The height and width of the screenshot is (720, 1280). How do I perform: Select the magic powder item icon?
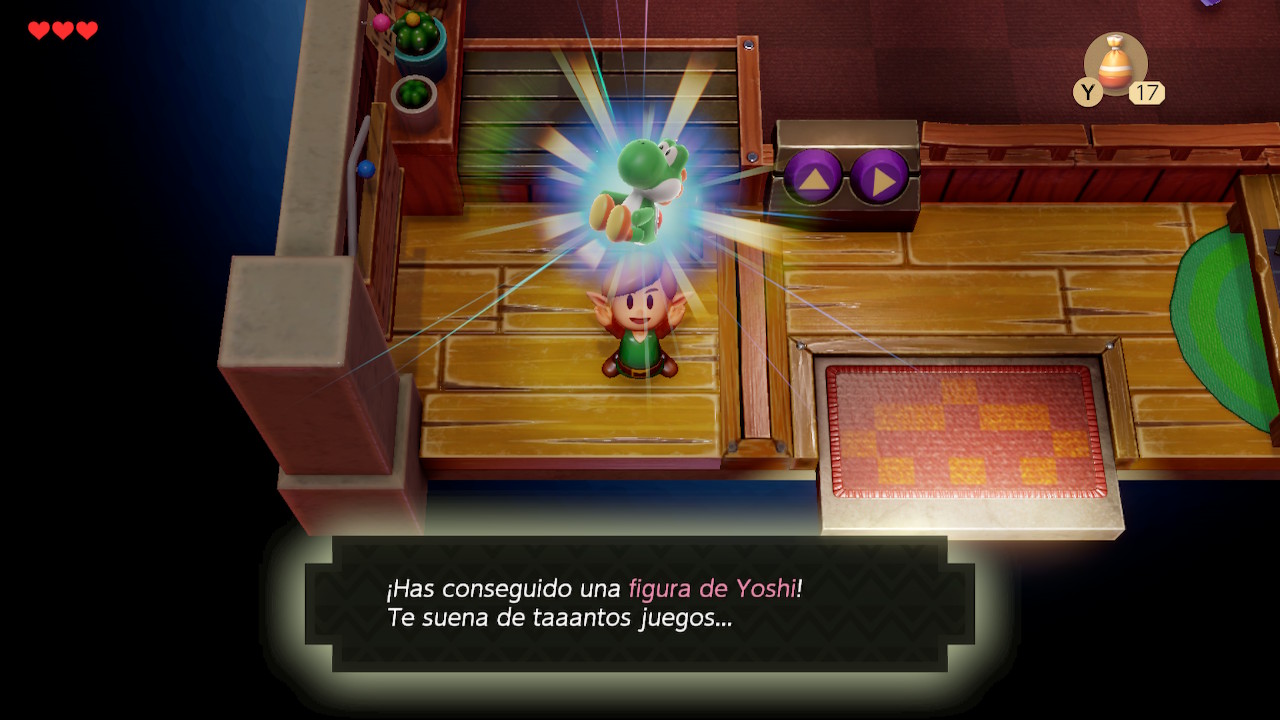click(x=1115, y=63)
